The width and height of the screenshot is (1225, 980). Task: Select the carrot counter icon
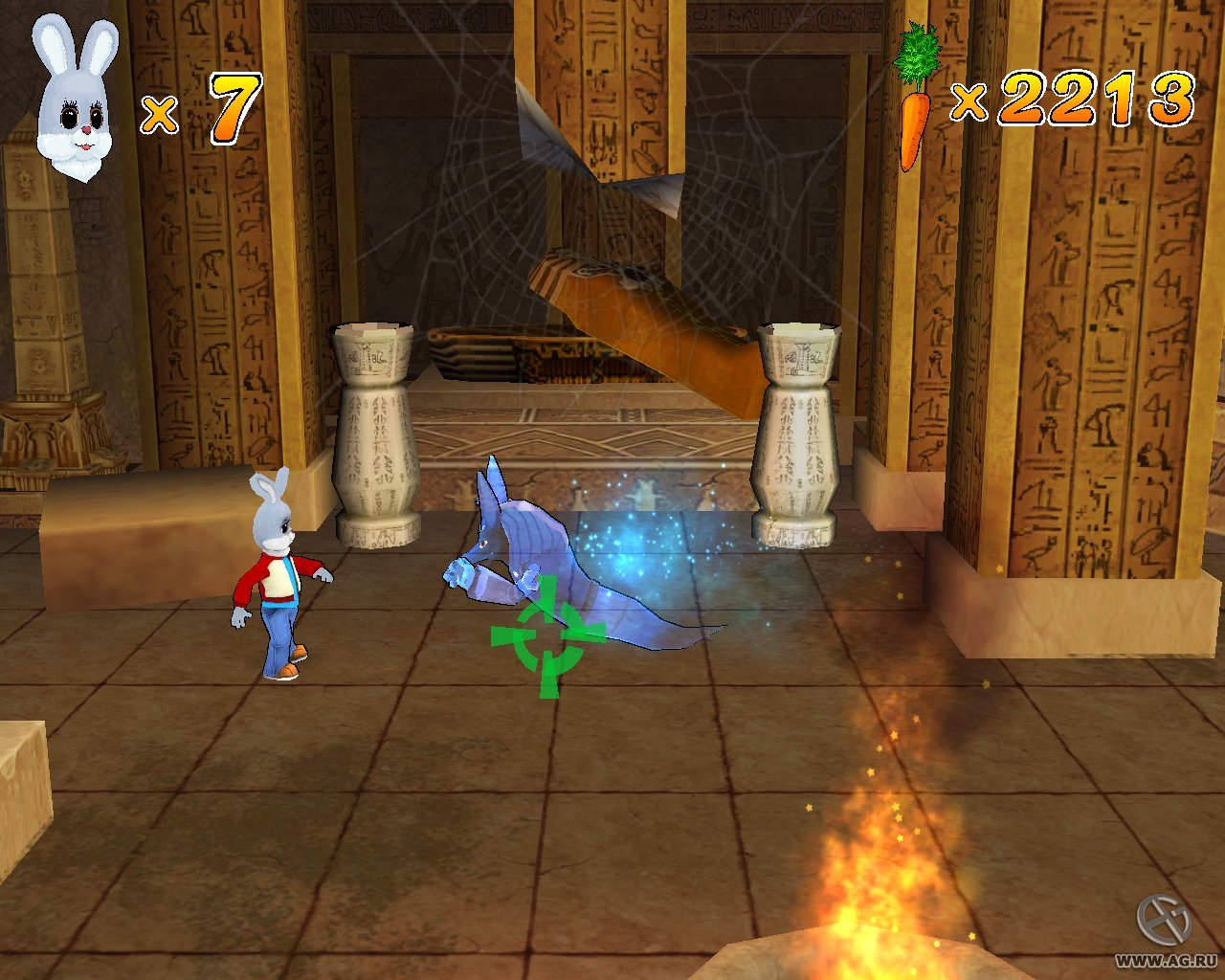click(x=915, y=96)
